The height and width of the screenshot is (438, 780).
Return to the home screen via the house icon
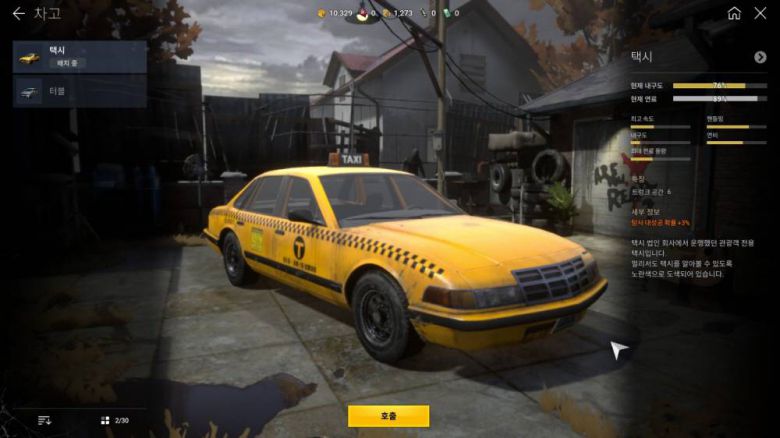click(x=734, y=13)
